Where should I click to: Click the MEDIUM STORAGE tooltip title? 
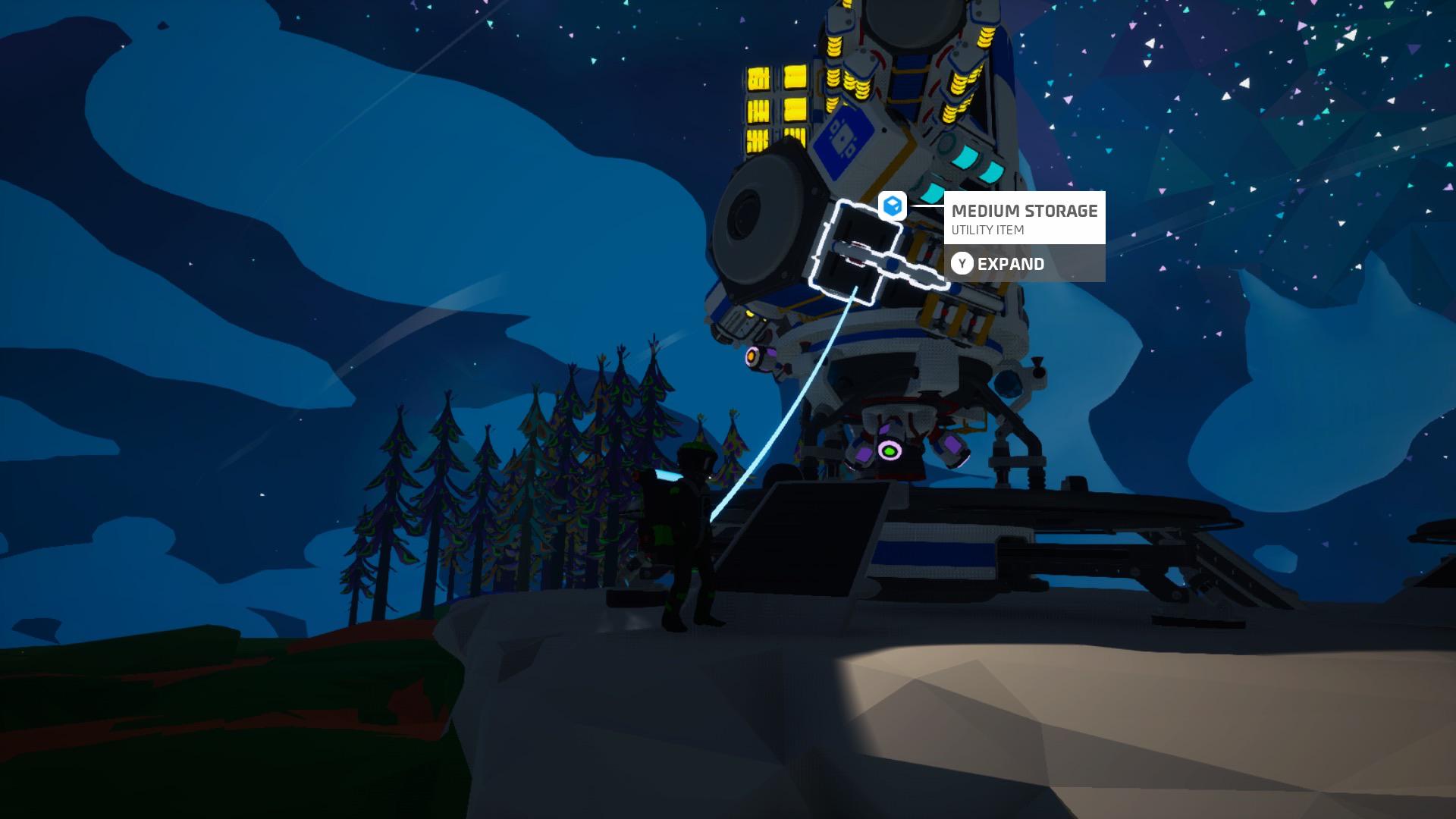(1024, 212)
